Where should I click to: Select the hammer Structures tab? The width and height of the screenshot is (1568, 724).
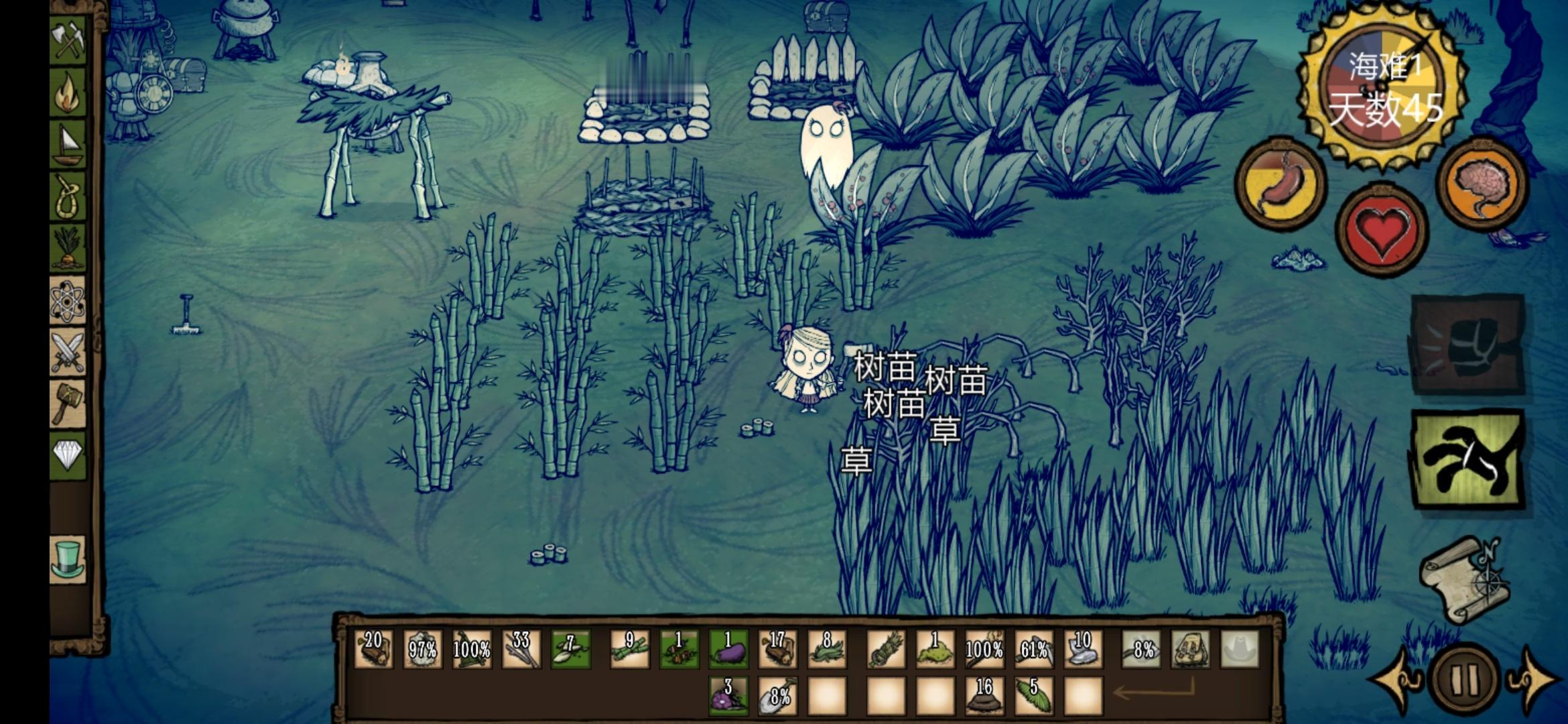click(68, 404)
